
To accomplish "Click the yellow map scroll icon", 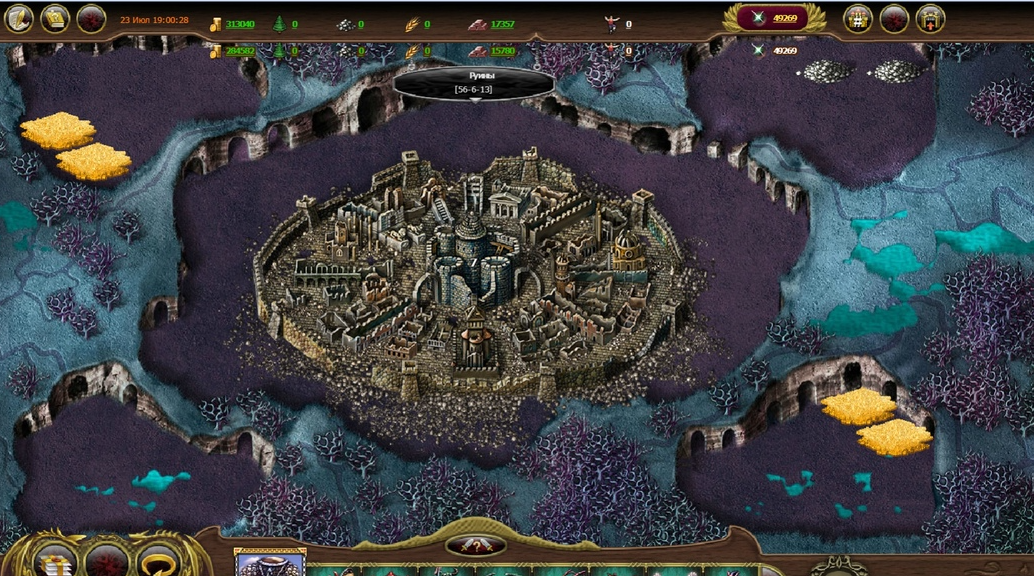I will click(55, 18).
